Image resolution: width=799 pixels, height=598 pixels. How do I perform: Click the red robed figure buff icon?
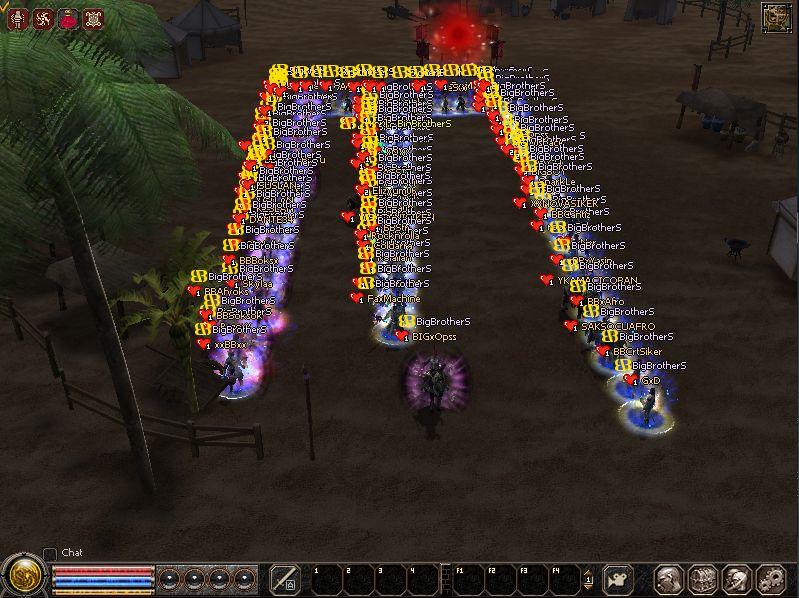68,17
